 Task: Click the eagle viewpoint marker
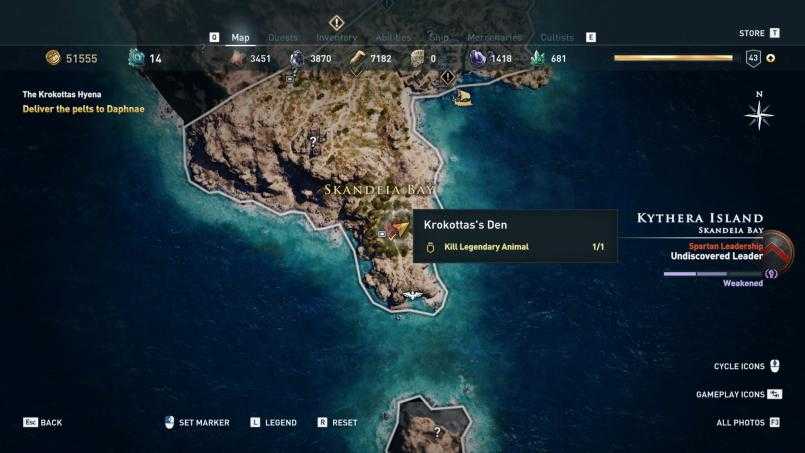(x=413, y=296)
